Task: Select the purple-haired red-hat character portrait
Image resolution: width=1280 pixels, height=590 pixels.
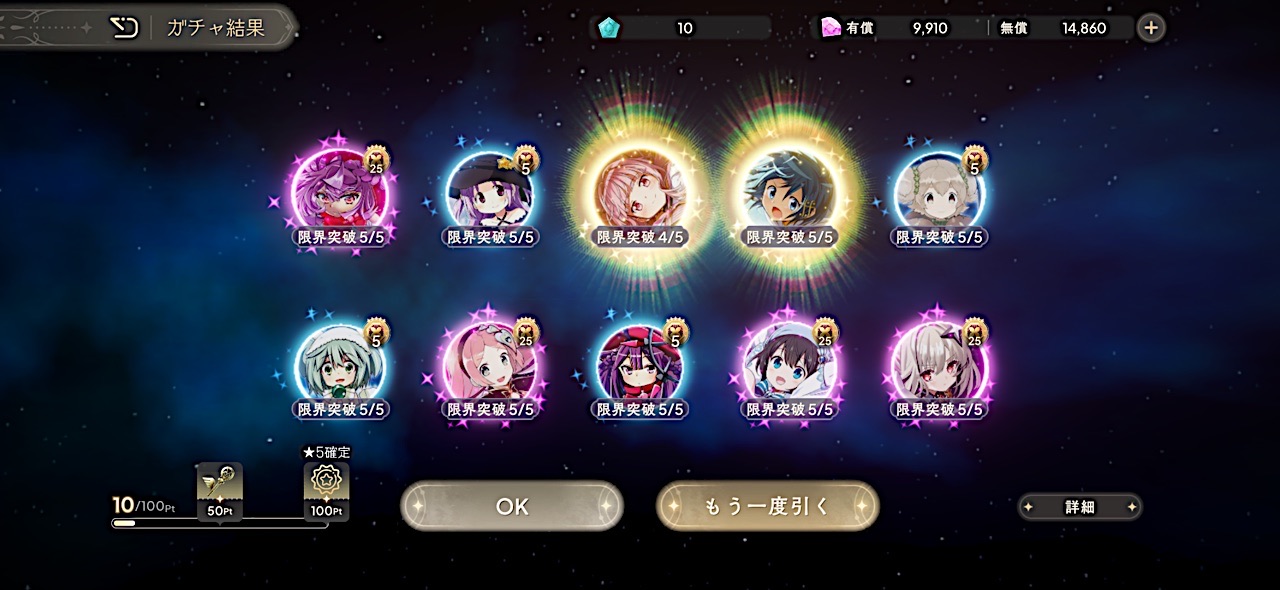Action: 340,190
